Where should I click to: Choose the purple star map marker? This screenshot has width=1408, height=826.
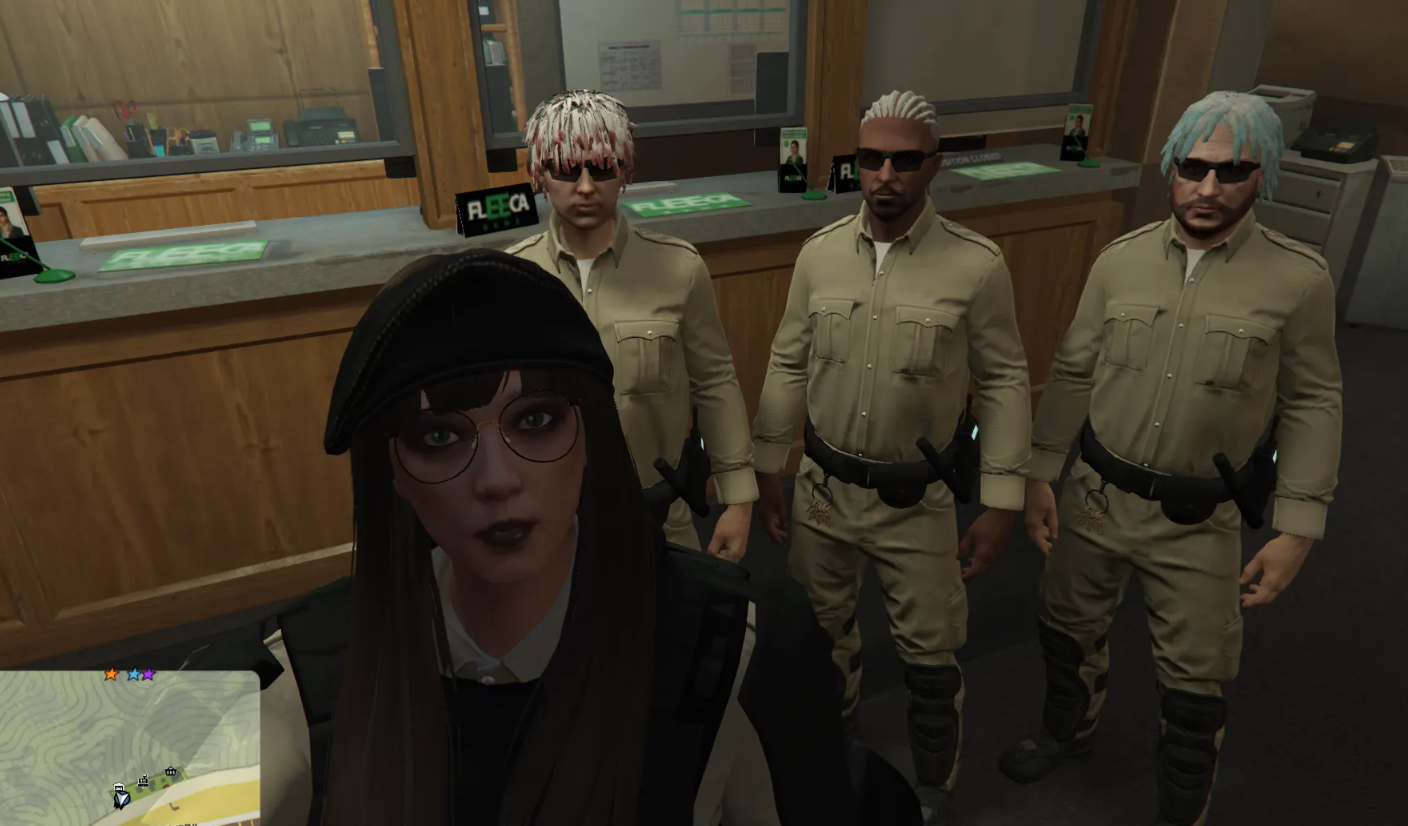click(148, 675)
